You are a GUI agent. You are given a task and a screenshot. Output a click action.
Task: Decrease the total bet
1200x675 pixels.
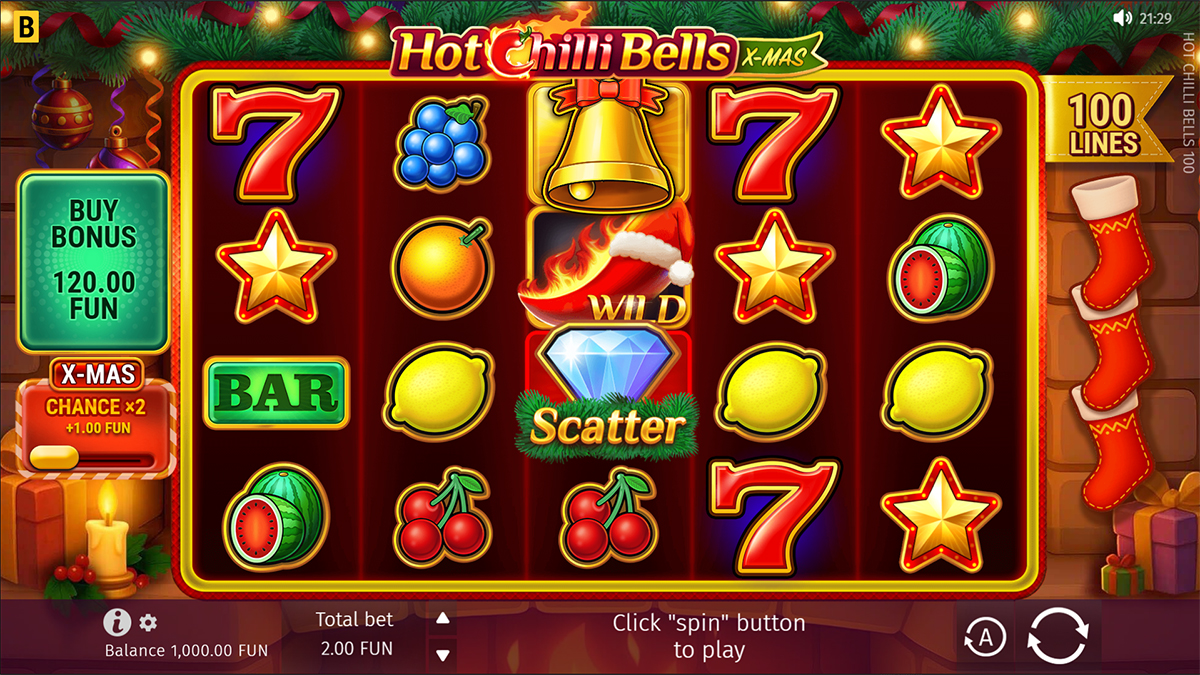[x=442, y=654]
